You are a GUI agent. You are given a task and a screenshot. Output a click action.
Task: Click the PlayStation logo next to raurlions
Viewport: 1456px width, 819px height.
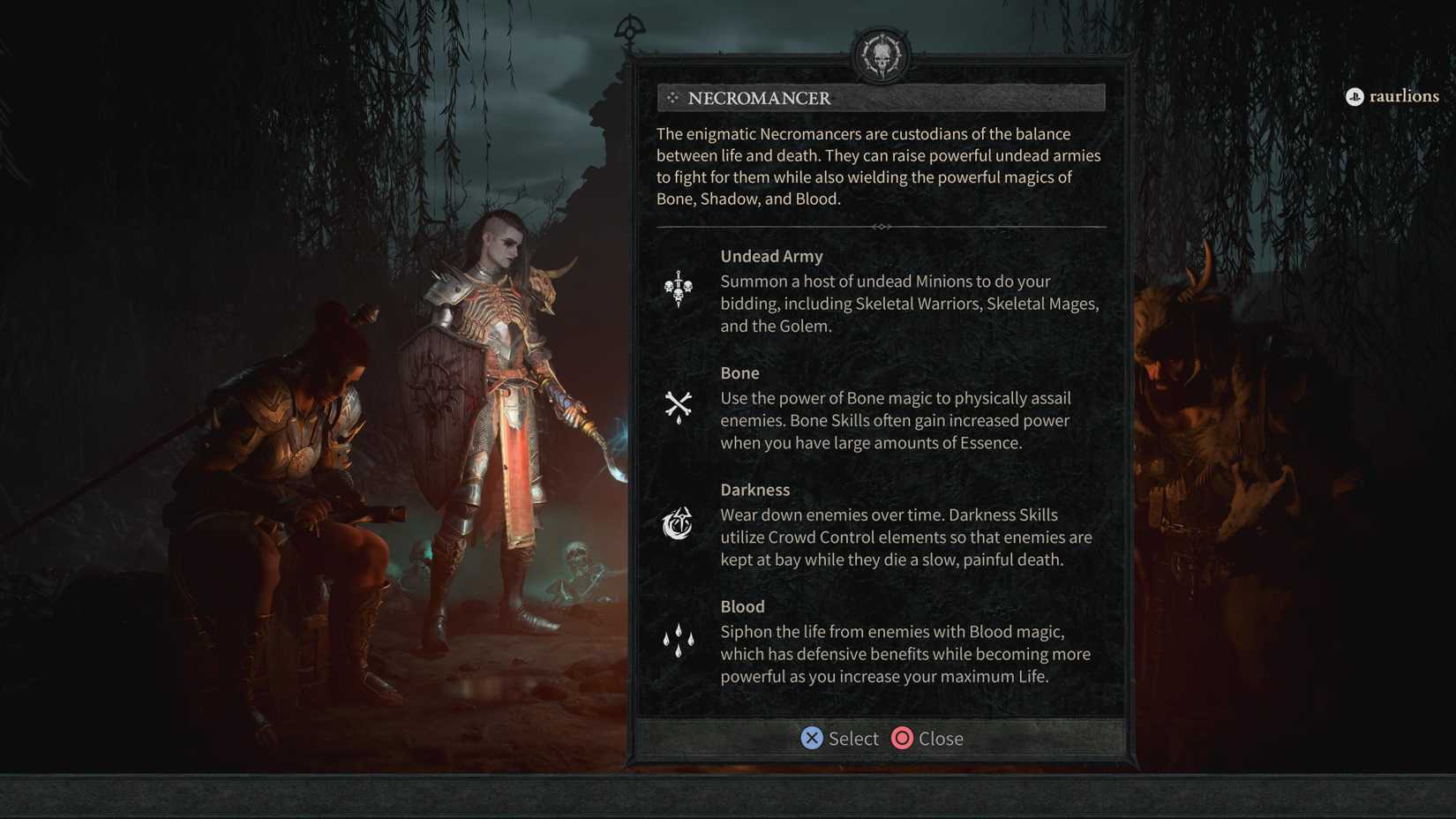1355,97
